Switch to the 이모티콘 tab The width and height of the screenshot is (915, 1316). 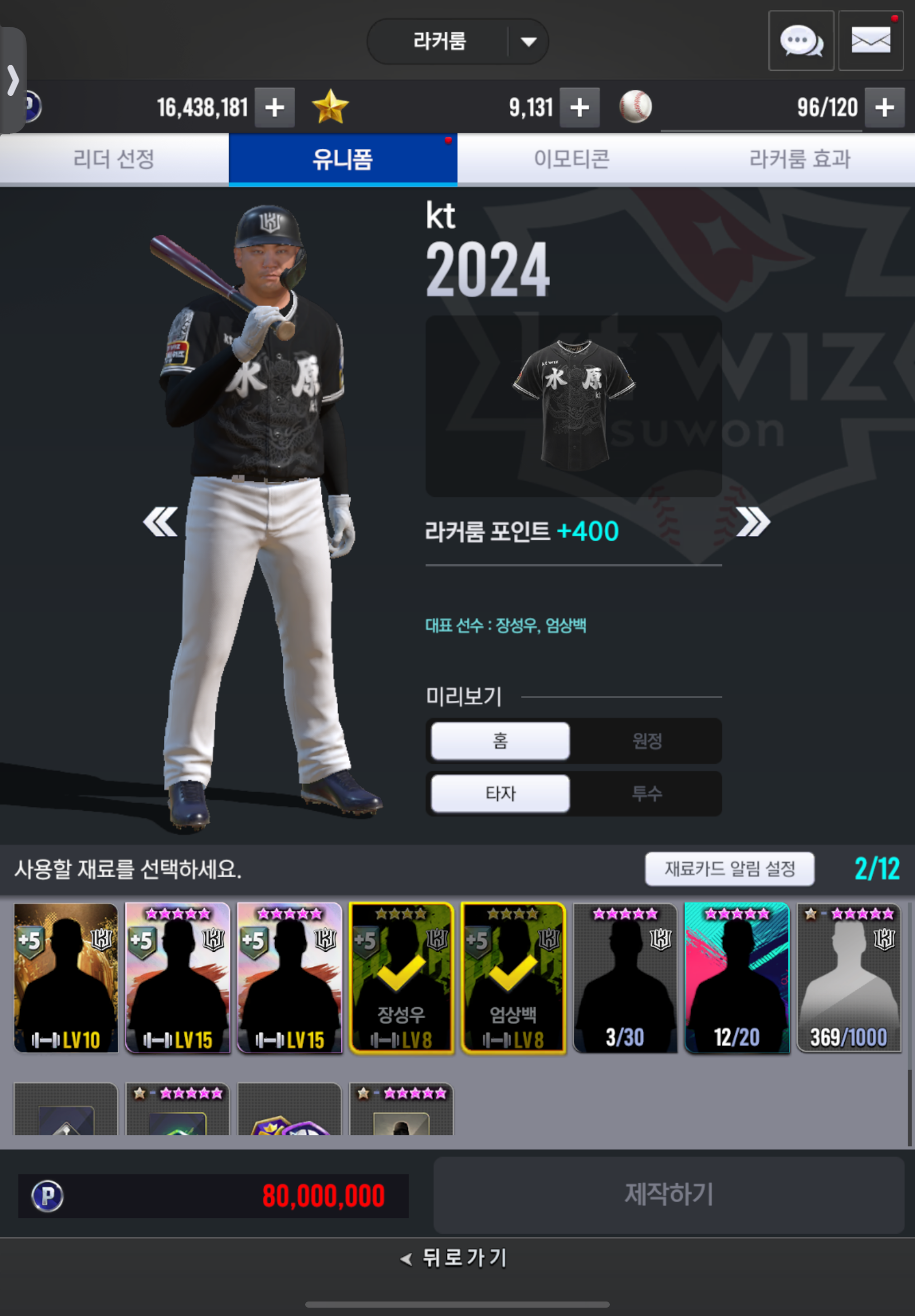571,159
